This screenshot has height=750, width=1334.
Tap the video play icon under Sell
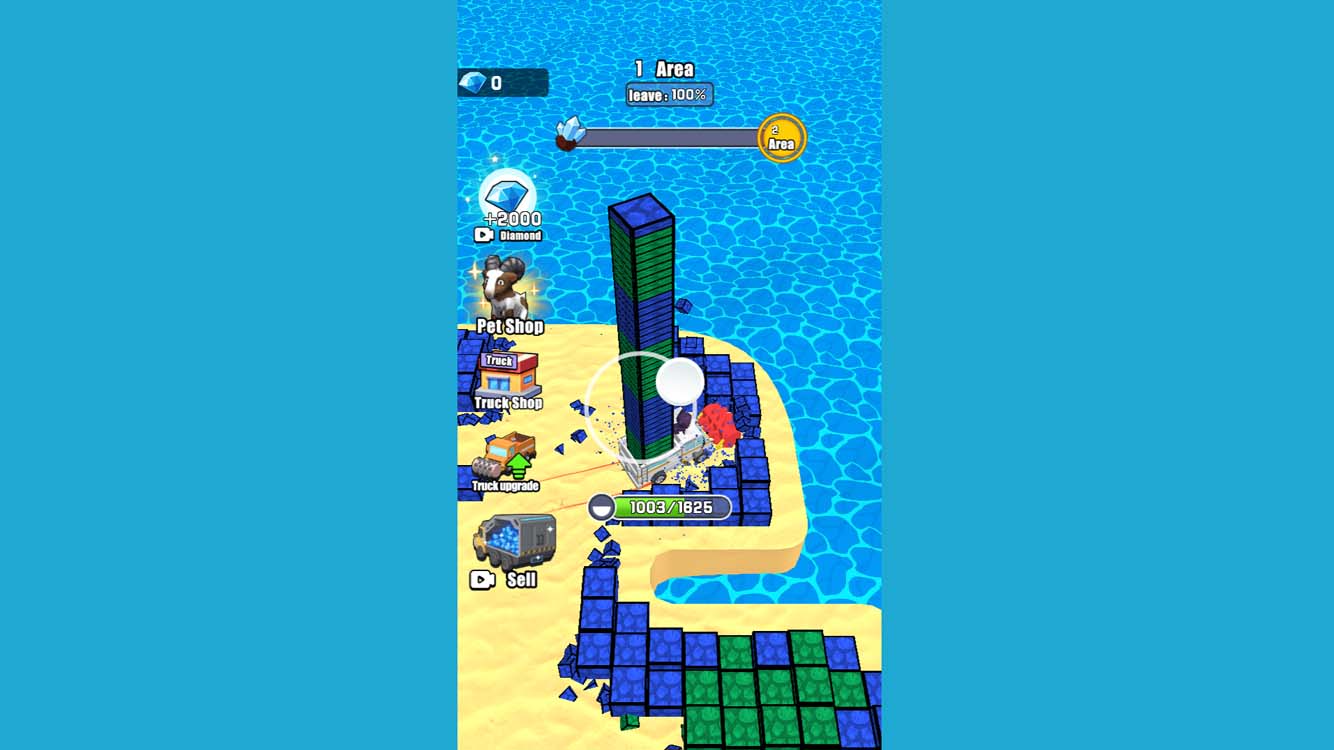coord(484,580)
